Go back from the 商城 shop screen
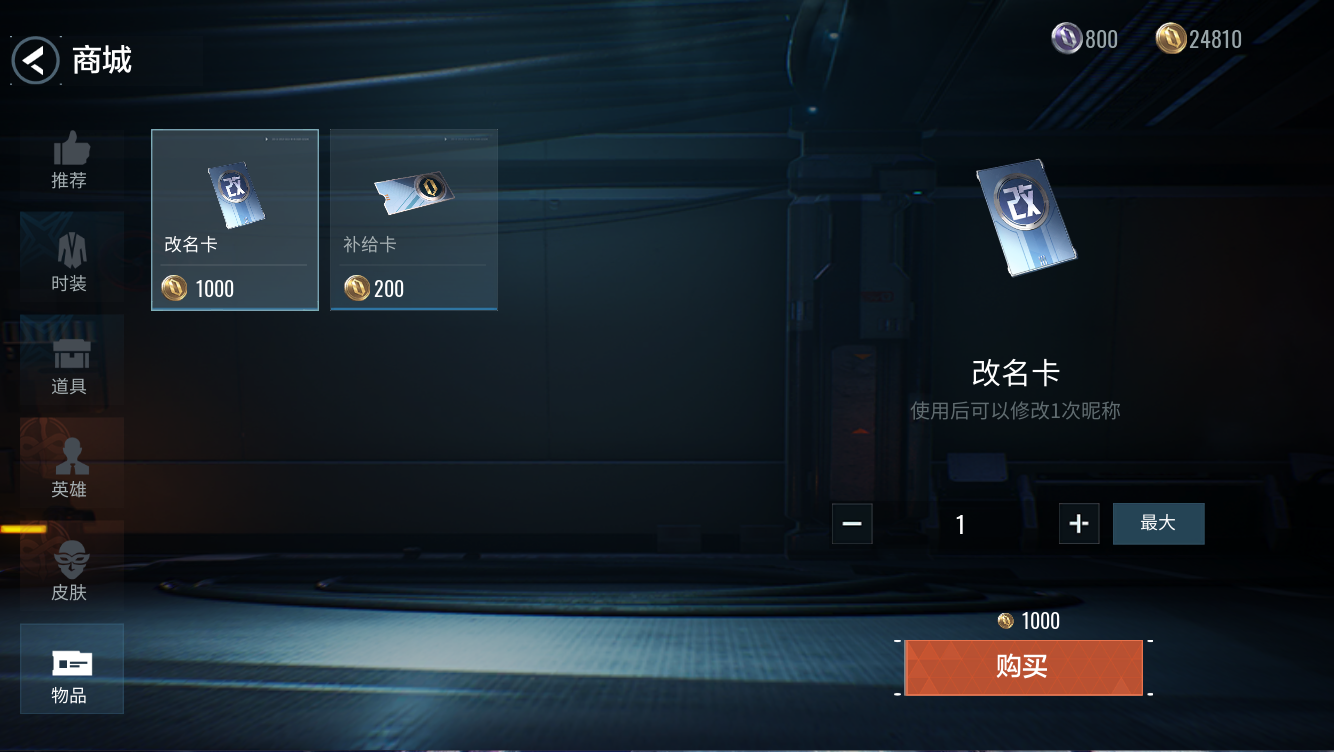The image size is (1334, 752). click(x=36, y=61)
